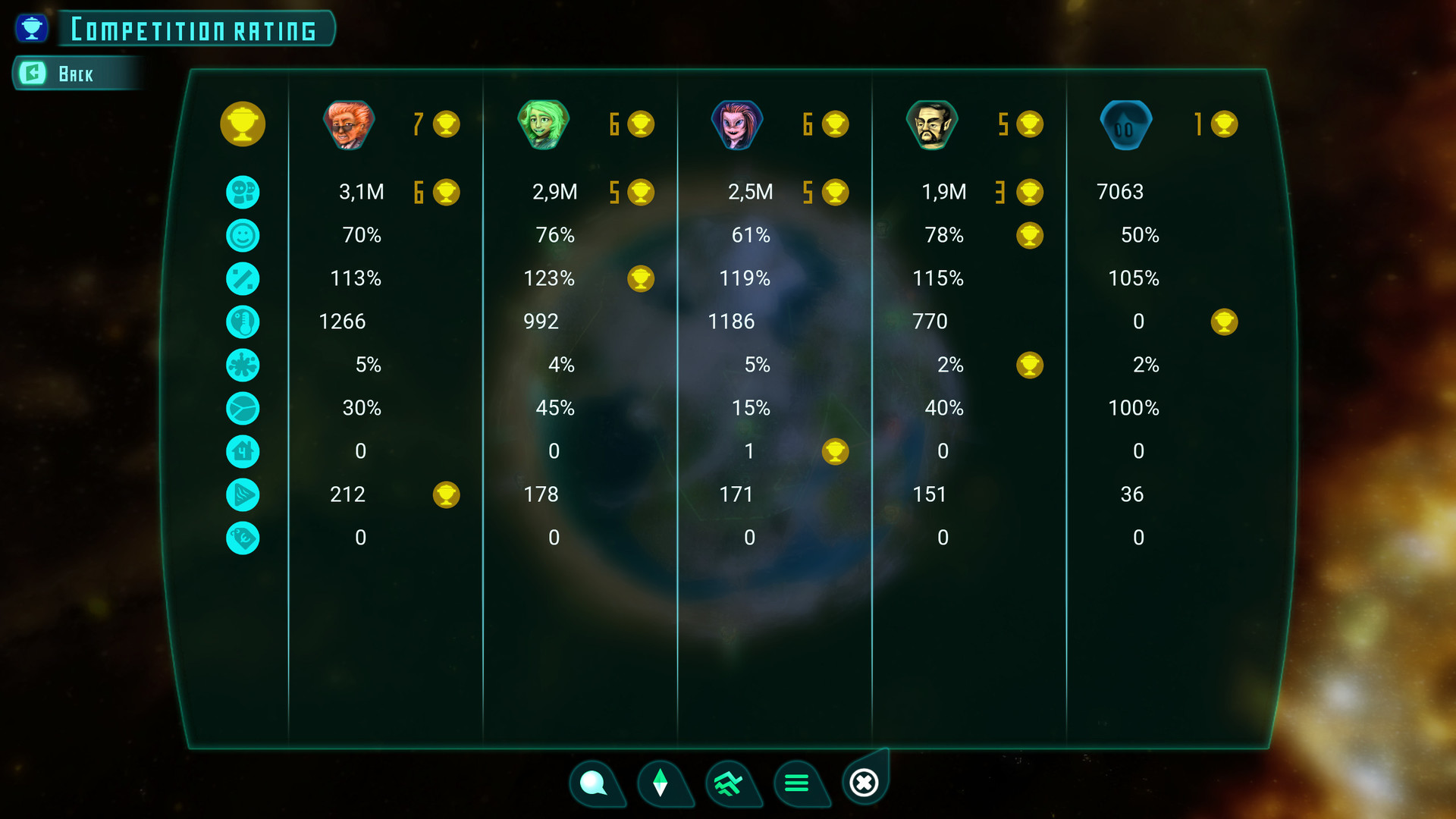Select the smiley face happiness icon
Image resolution: width=1456 pixels, height=819 pixels.
point(243,236)
